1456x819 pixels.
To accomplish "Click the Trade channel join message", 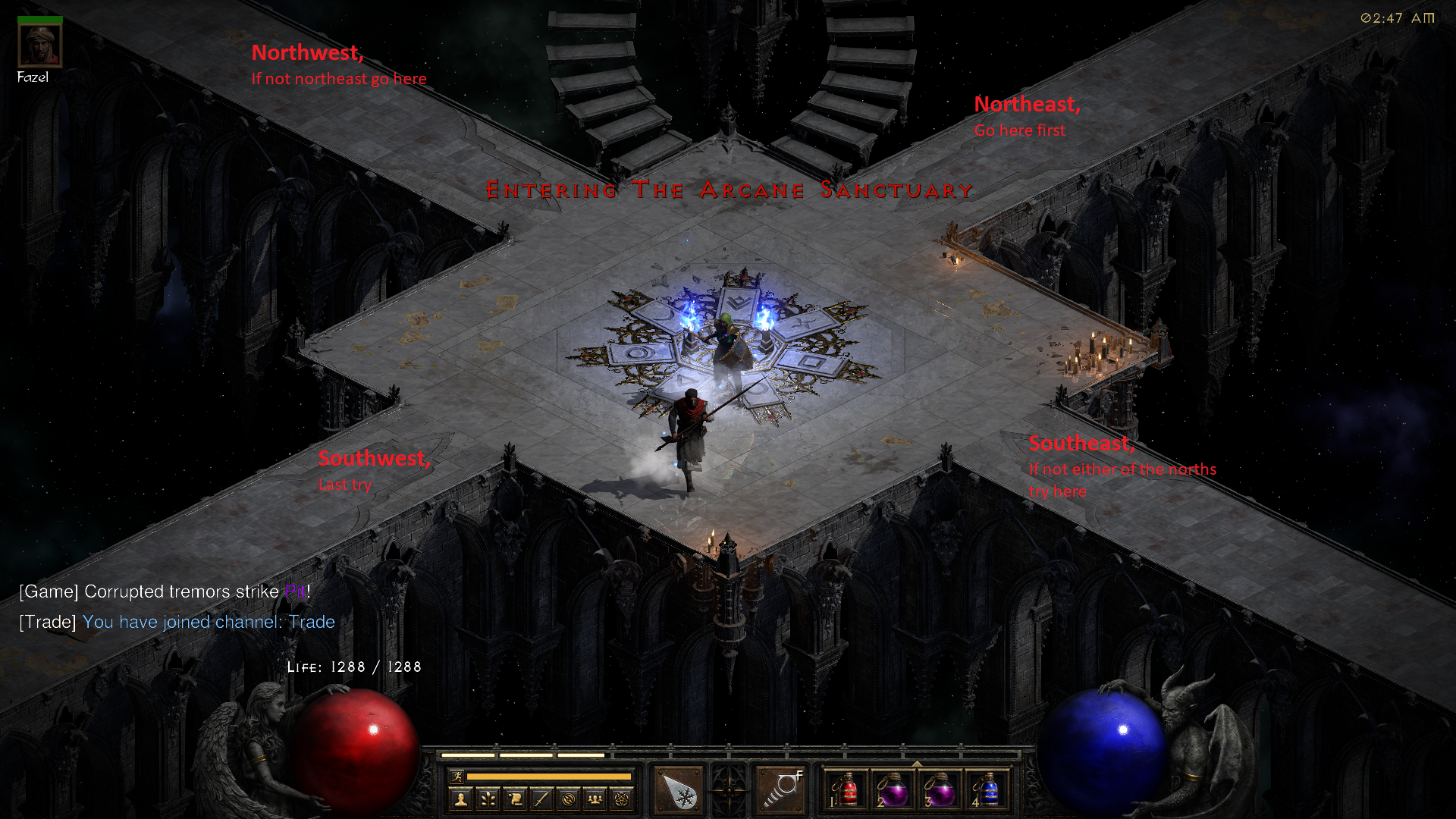I will 177,621.
